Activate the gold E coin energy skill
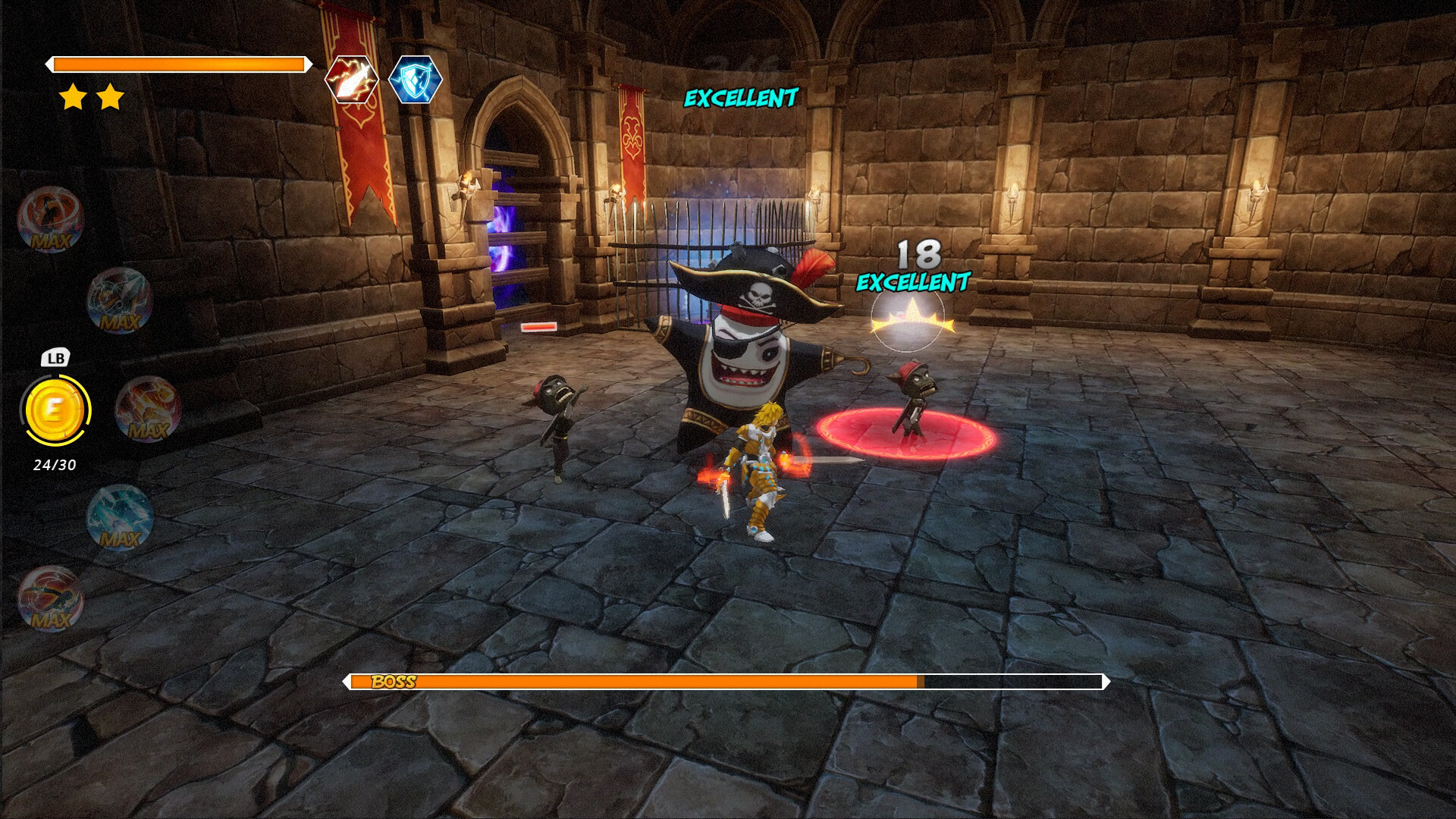The width and height of the screenshot is (1456, 819). 55,410
